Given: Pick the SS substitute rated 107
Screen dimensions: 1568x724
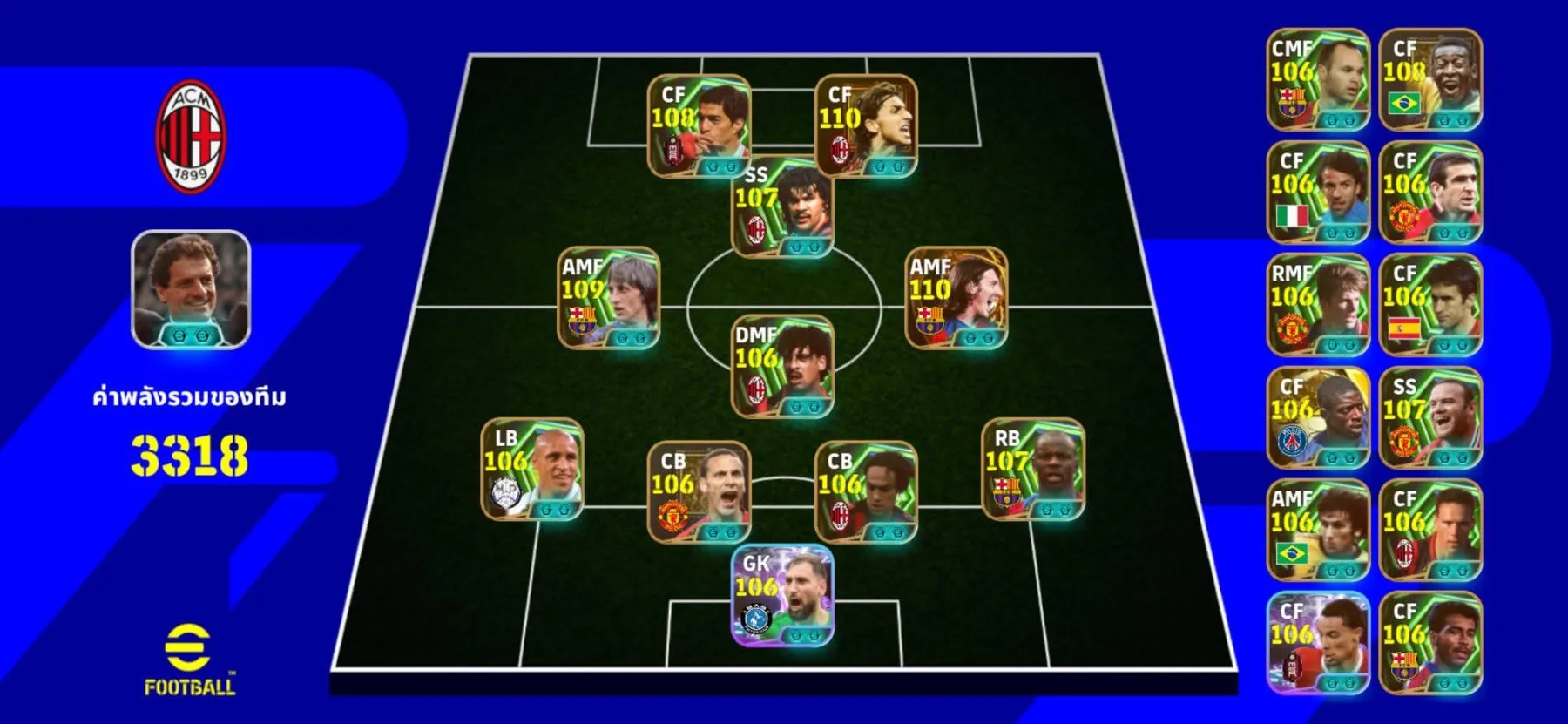Looking at the screenshot, I should point(1430,417).
